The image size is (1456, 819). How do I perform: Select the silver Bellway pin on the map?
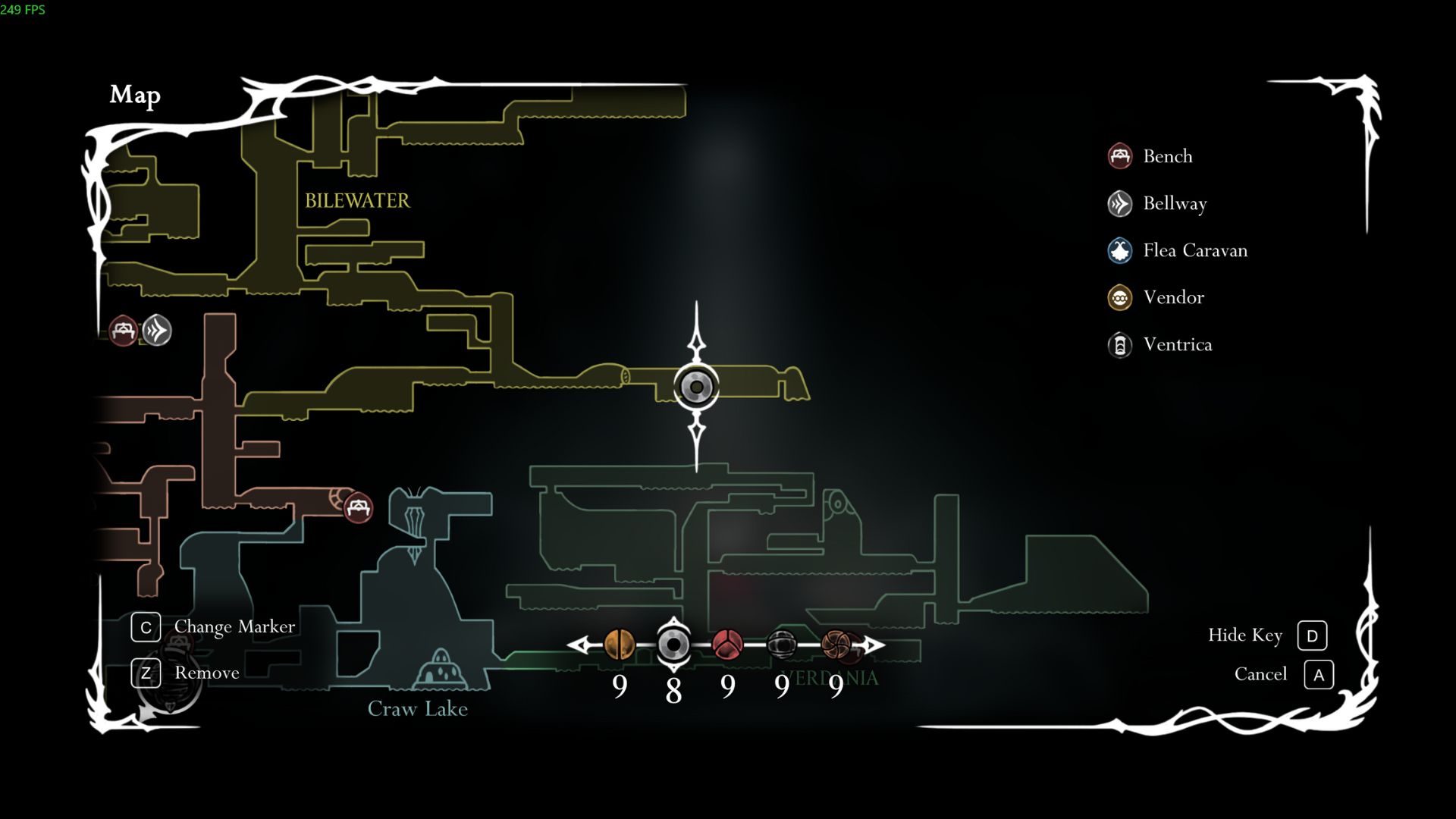[x=155, y=331]
